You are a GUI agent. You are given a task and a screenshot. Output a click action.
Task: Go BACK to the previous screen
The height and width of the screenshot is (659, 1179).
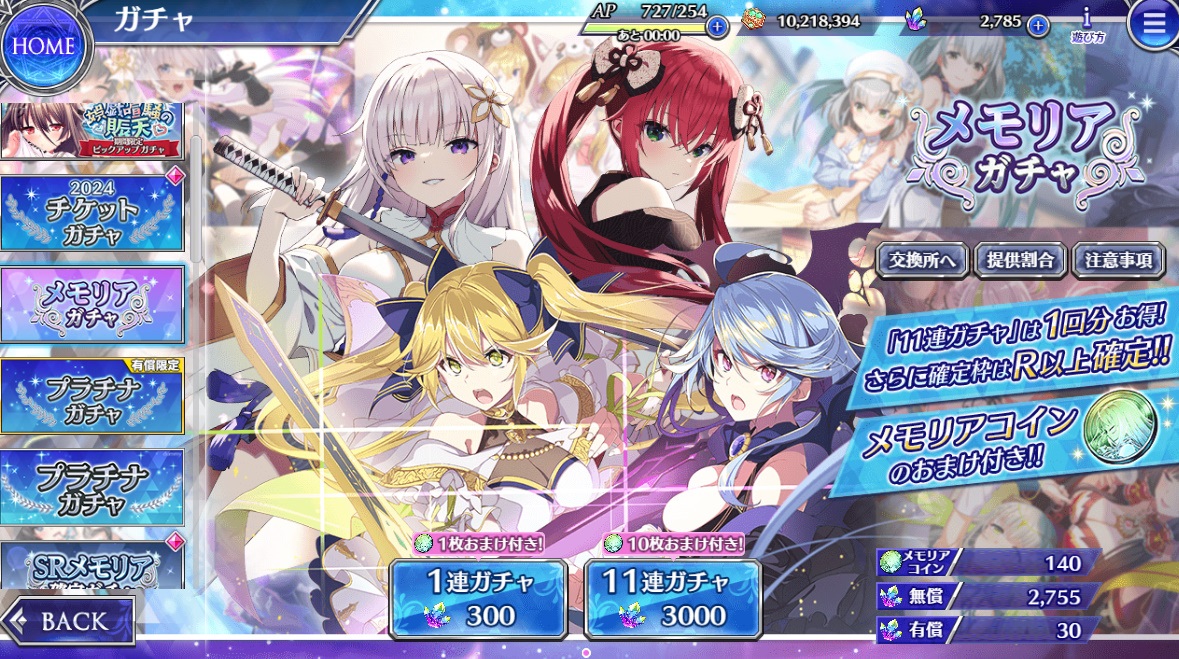(x=69, y=620)
